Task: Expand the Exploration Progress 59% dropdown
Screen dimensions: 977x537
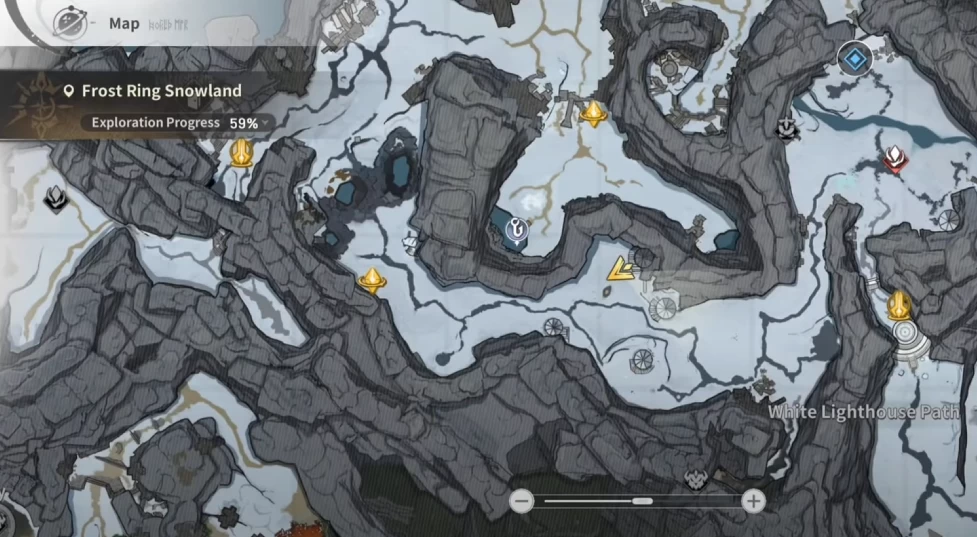Action: (176, 123)
